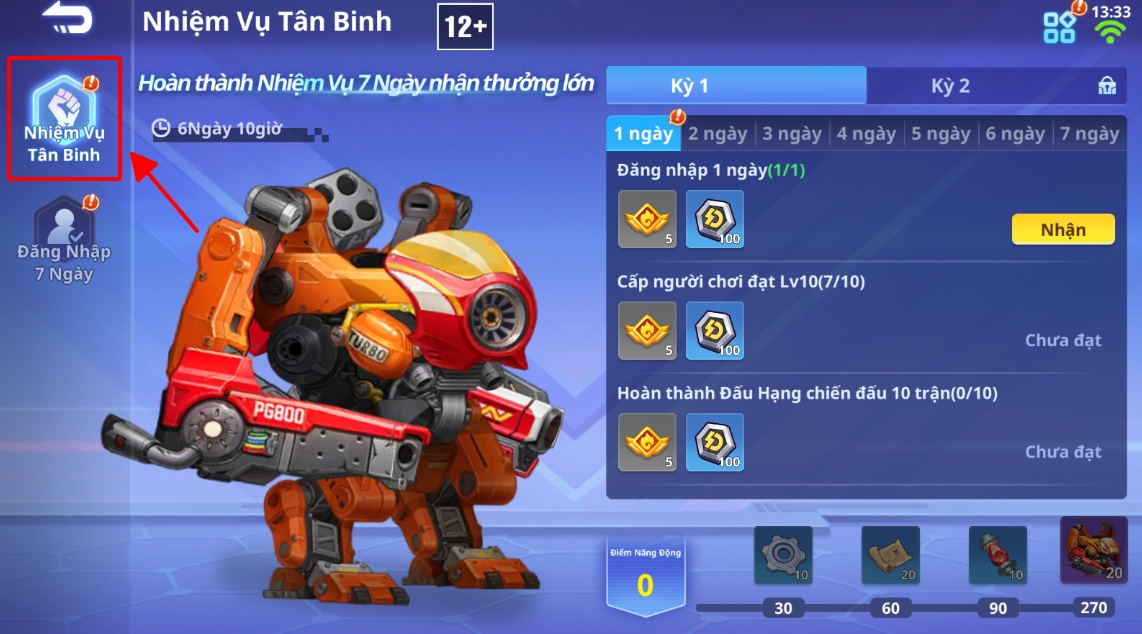Open the Đăng Nhập 7 Ngày section
The height and width of the screenshot is (634, 1142).
click(63, 240)
